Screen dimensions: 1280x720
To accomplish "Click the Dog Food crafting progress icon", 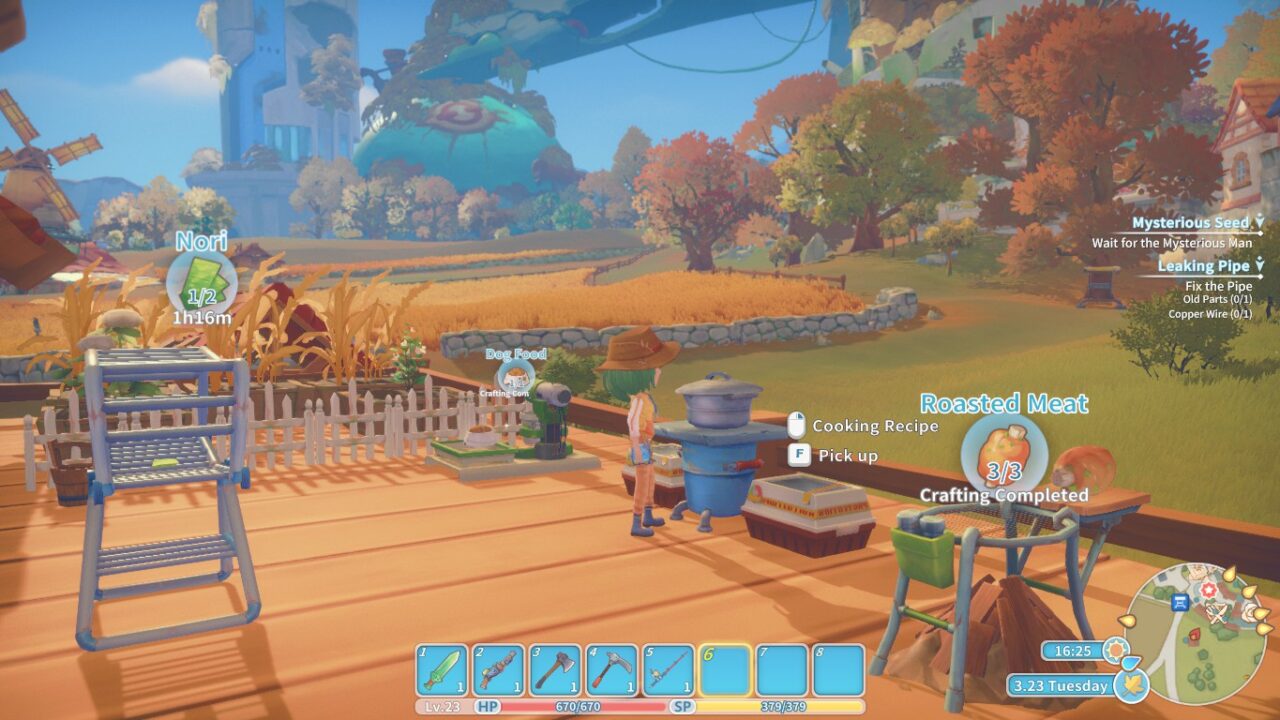I will click(514, 378).
